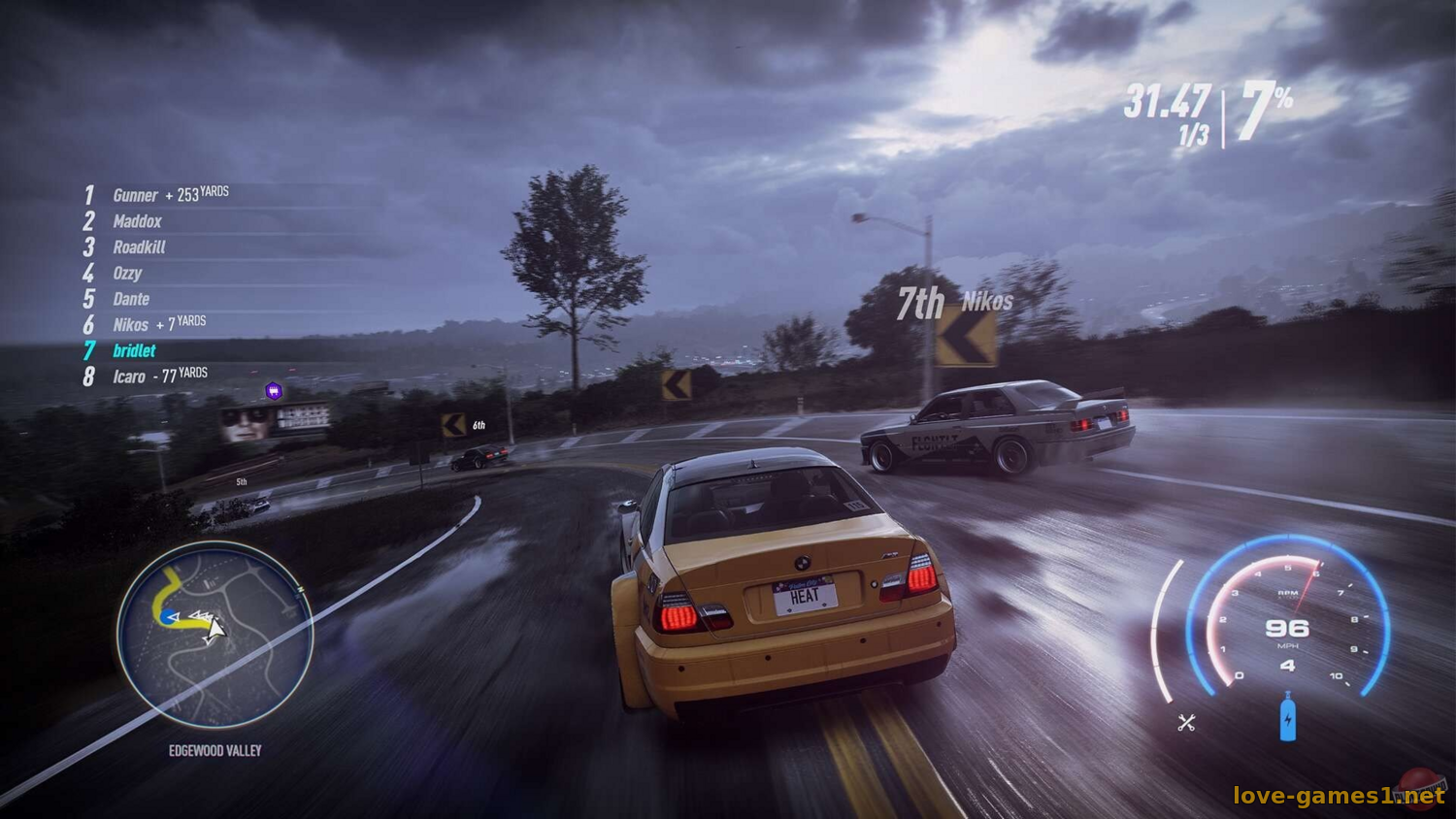Highlight the player row bridlet
The width and height of the screenshot is (1456, 819).
click(134, 351)
